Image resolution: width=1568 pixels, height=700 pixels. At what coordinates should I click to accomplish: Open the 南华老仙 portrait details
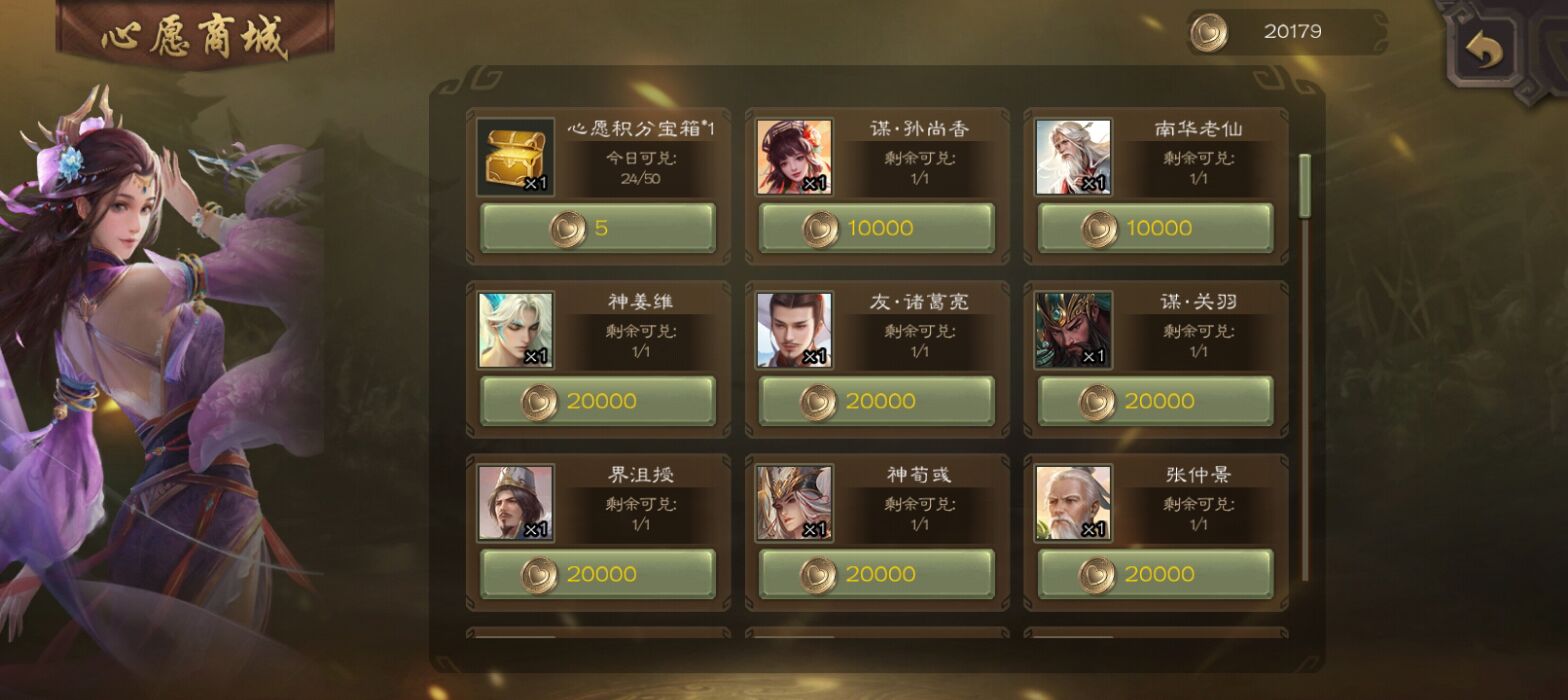1073,158
